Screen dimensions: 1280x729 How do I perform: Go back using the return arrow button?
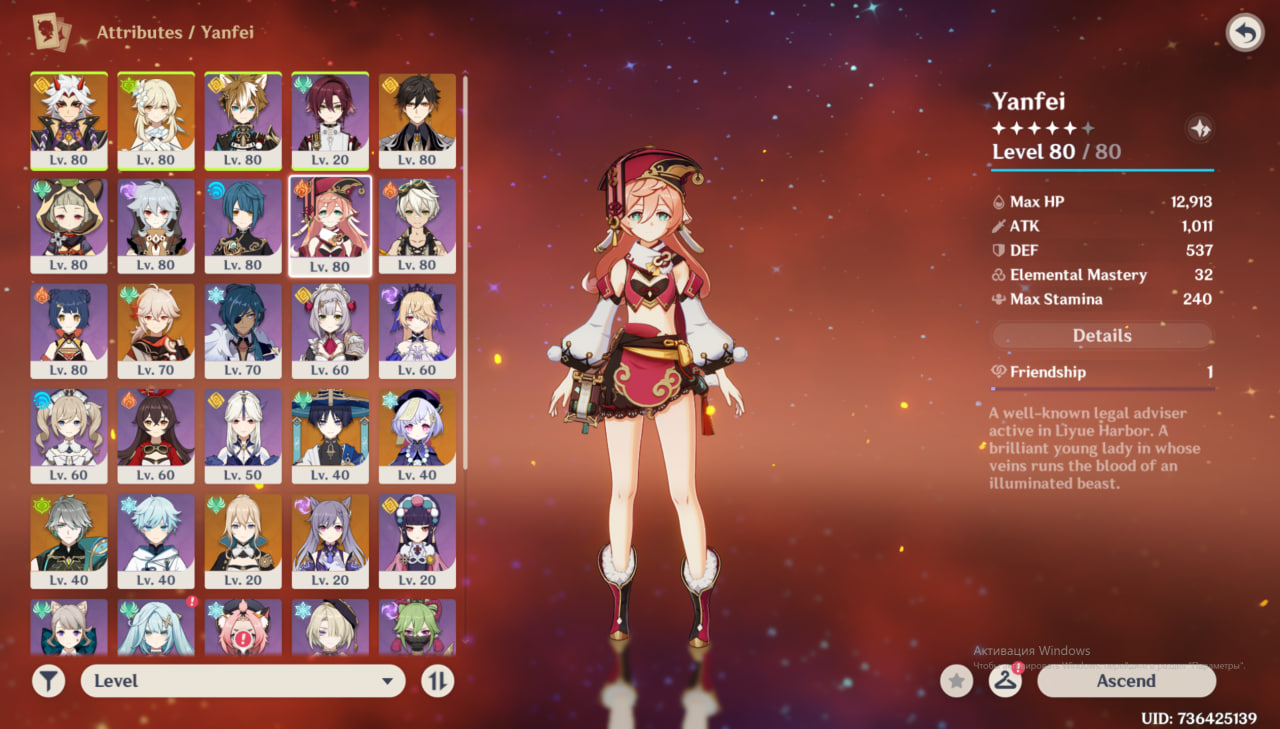1244,33
